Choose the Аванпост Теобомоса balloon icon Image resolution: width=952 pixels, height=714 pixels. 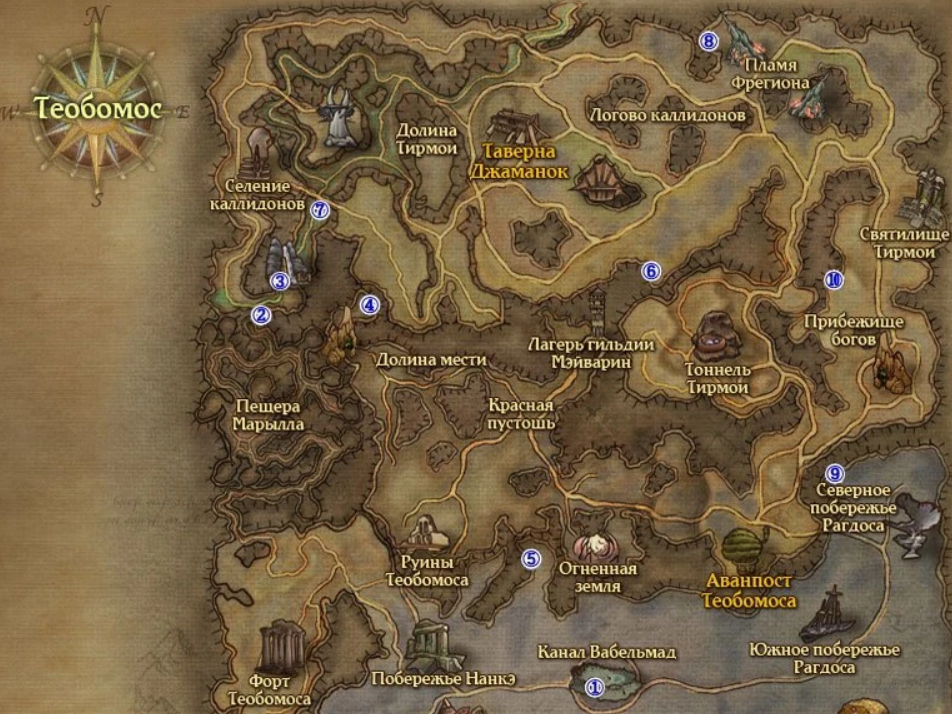coord(743,549)
